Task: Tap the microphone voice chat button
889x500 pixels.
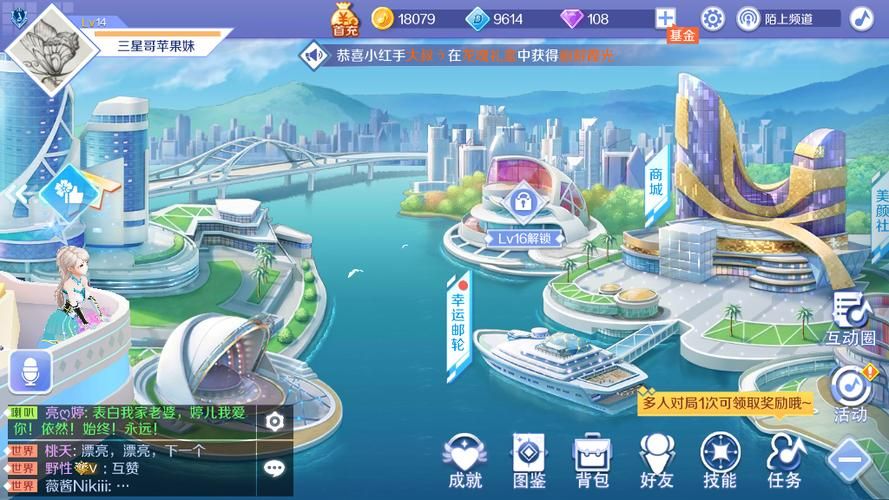Action: coord(30,372)
